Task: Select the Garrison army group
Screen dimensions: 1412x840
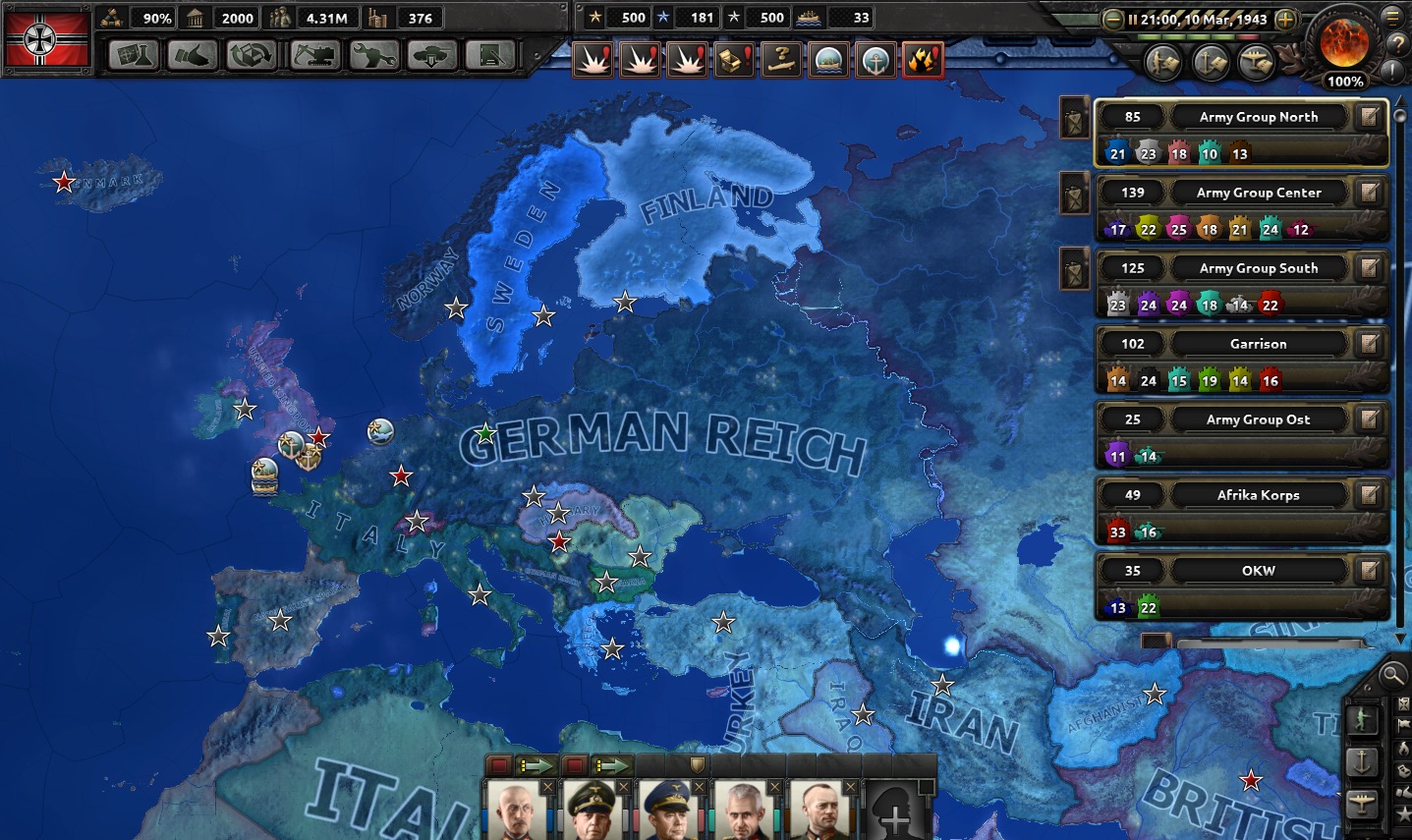Action: click(x=1258, y=344)
